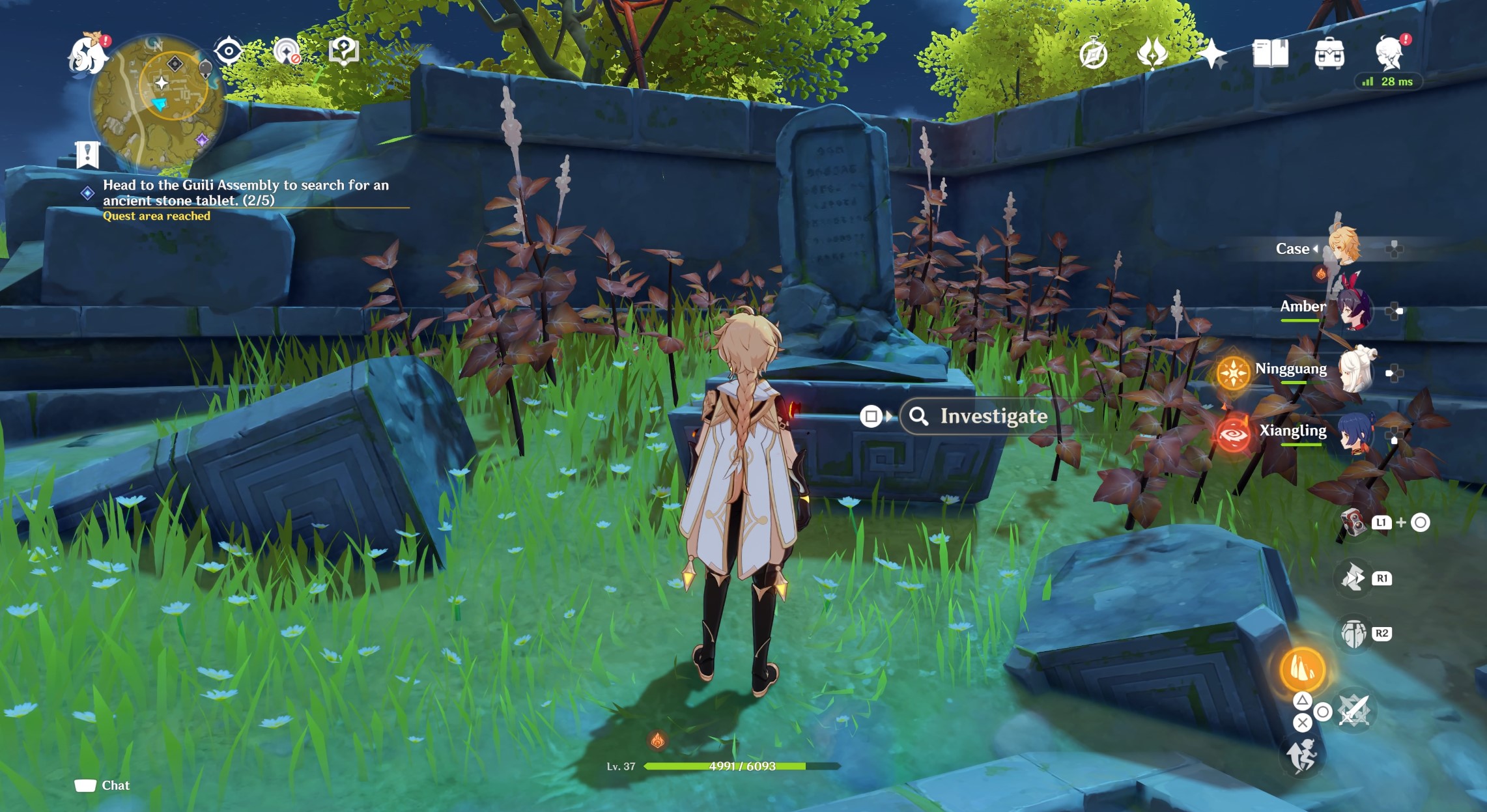Open the circular minimap
1487x812 pixels.
158,101
